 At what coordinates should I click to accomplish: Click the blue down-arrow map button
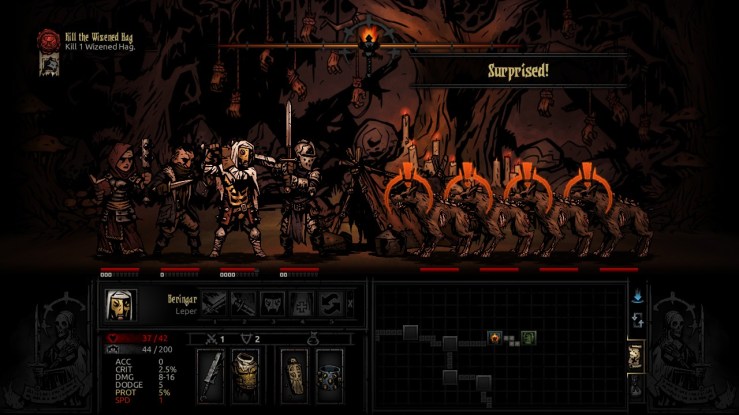pos(636,296)
